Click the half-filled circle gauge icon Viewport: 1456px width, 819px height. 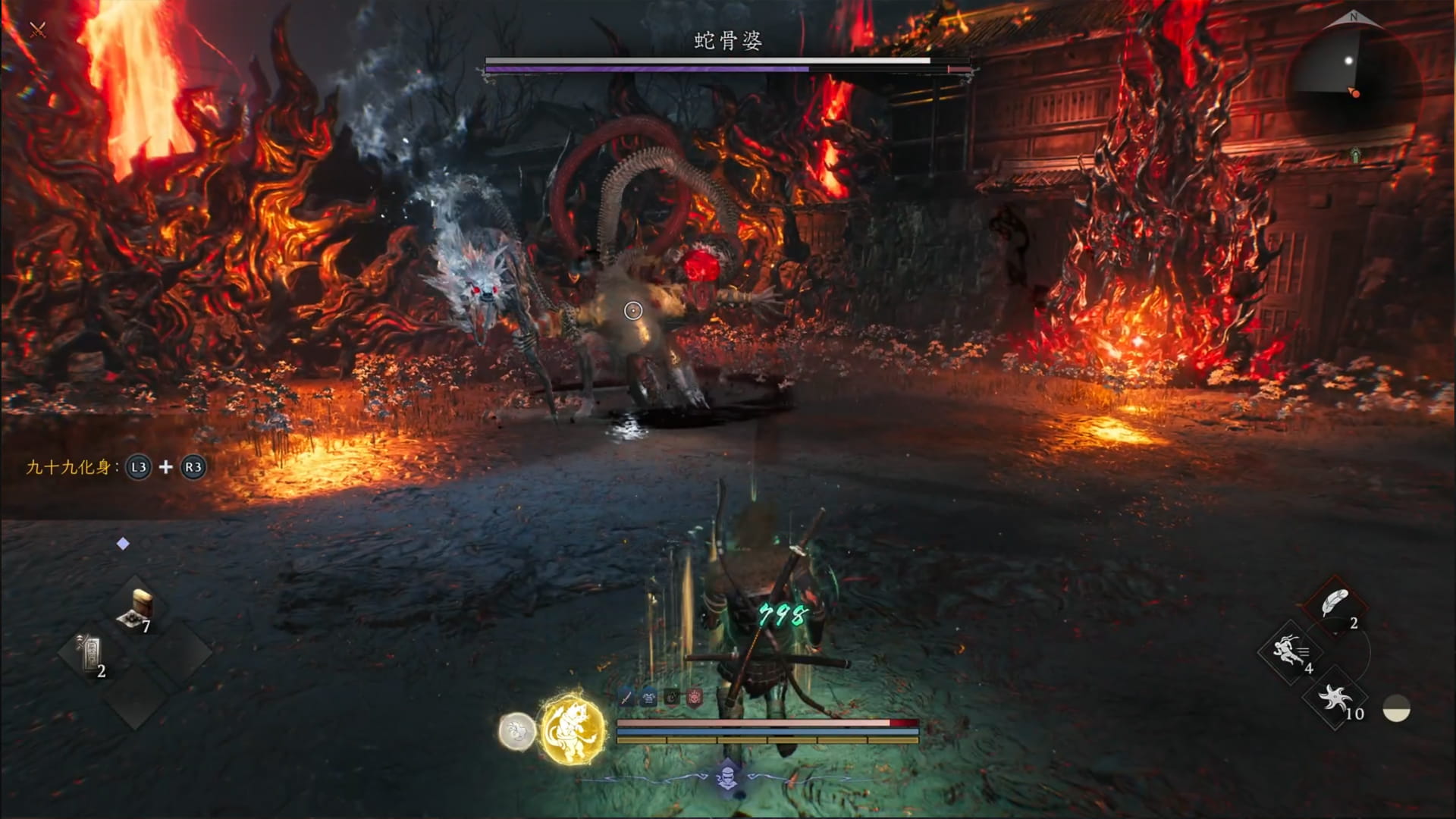coord(1396,709)
